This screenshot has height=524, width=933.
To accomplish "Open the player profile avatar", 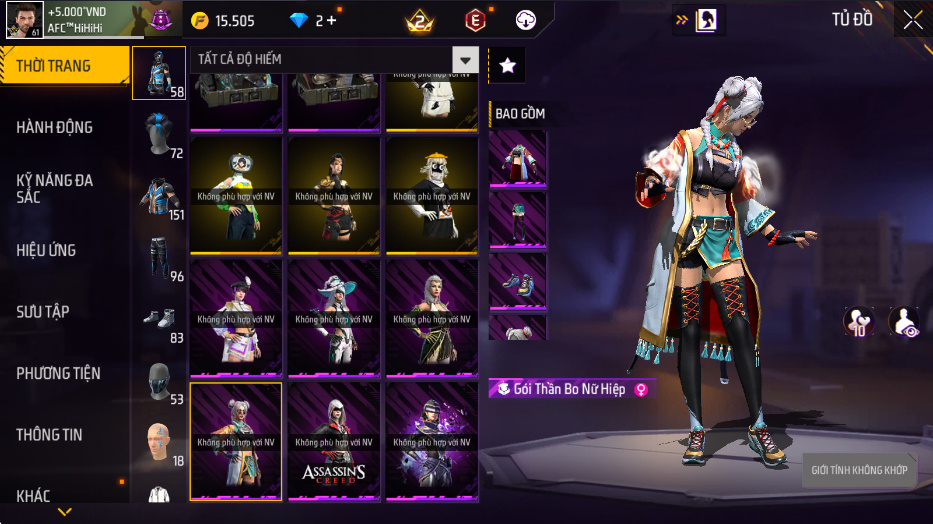I will point(24,18).
